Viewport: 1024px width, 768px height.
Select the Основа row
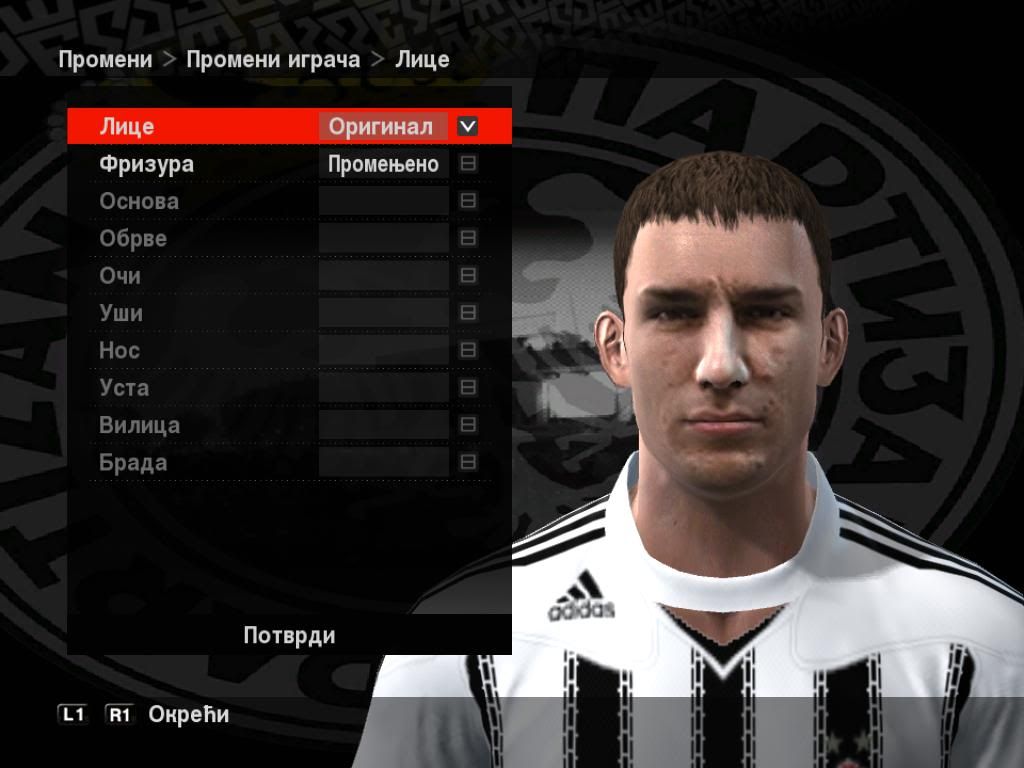[x=139, y=201]
